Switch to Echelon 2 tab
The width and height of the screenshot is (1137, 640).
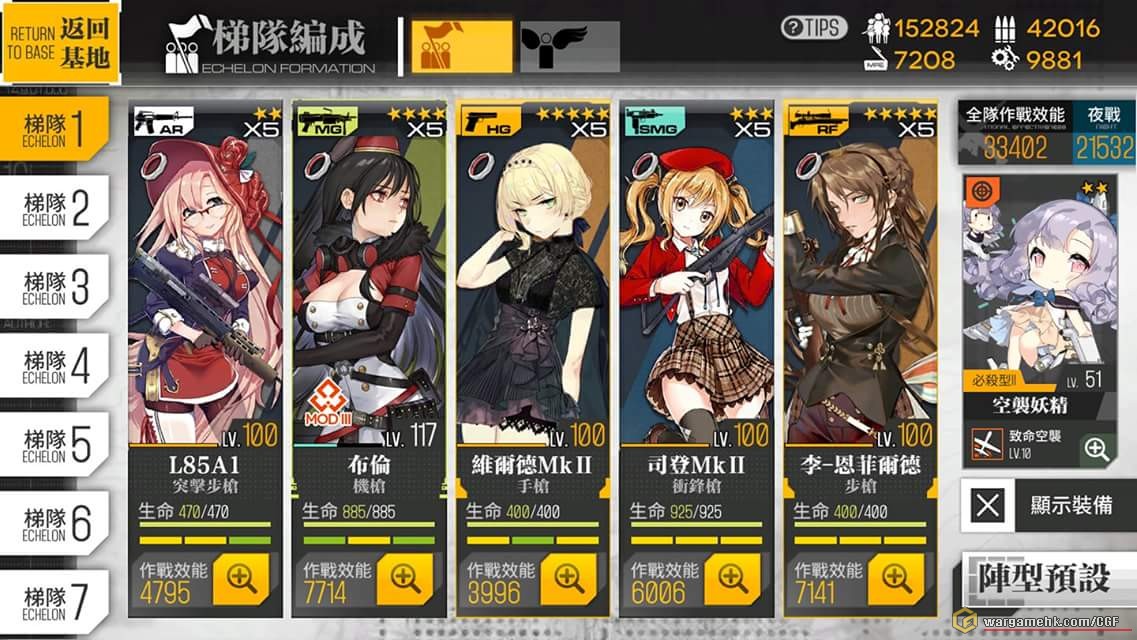[x=58, y=208]
